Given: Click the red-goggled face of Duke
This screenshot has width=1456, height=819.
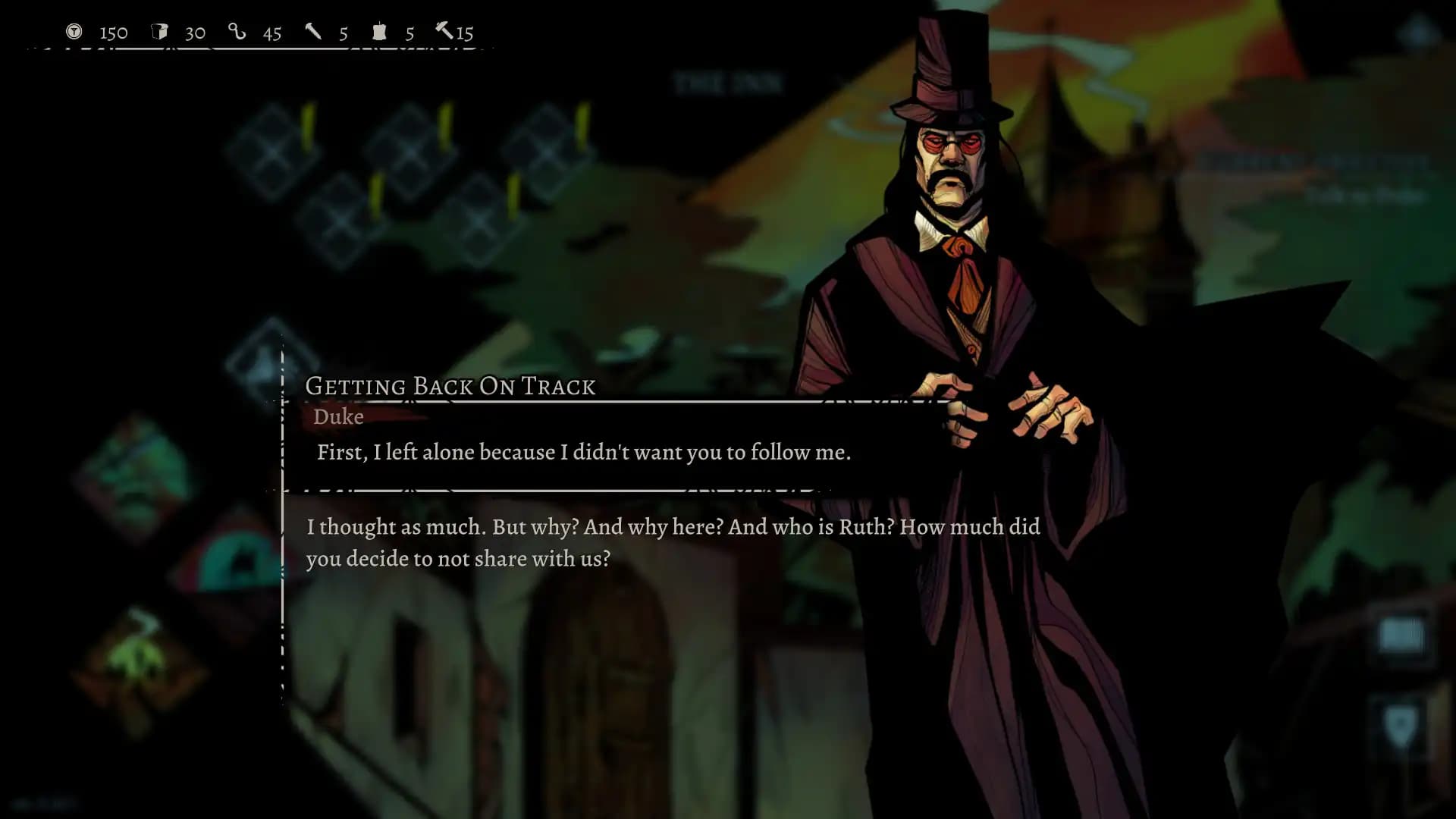Looking at the screenshot, I should coord(950,144).
